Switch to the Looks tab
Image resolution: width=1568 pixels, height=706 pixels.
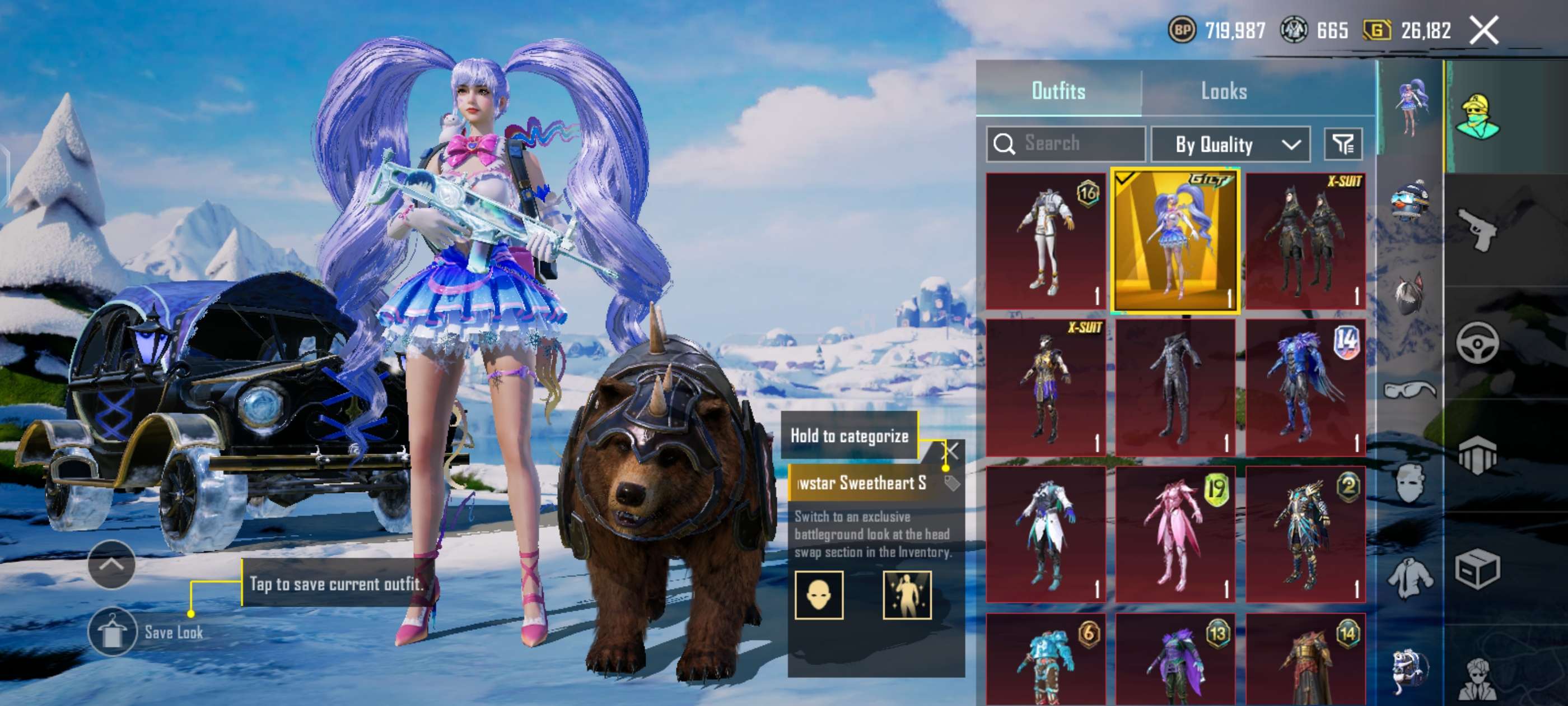[1224, 91]
